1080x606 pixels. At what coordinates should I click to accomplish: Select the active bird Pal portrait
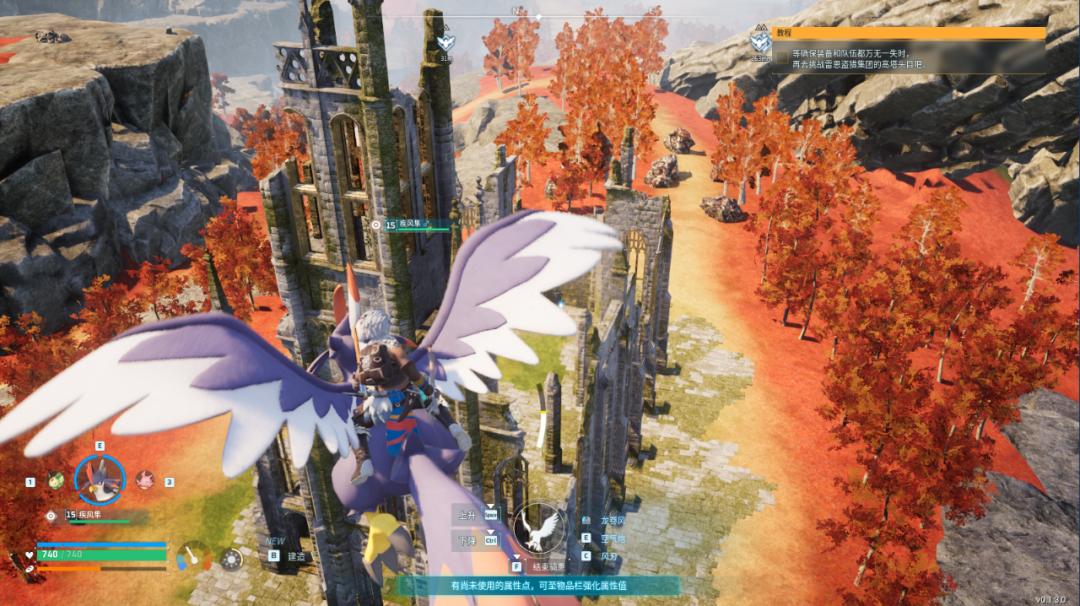click(x=100, y=480)
